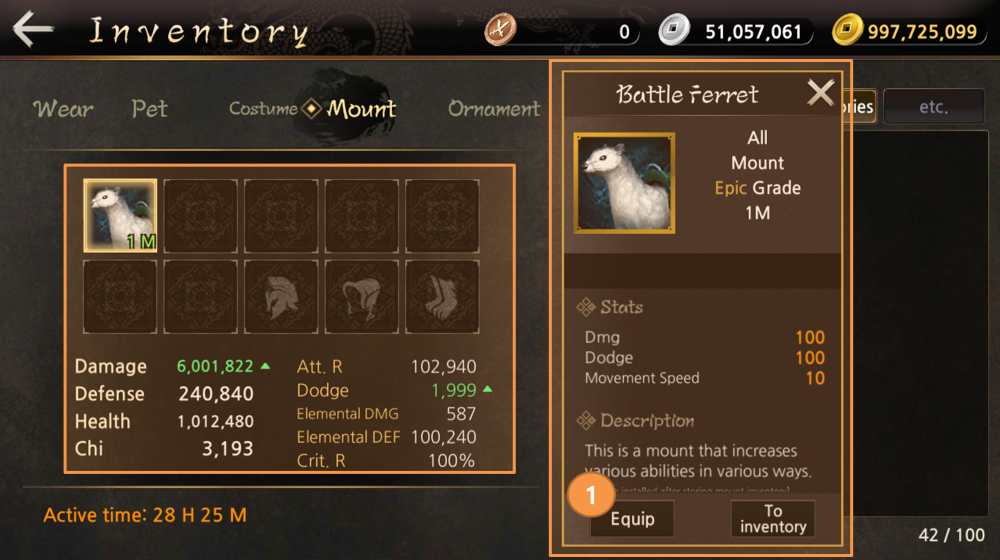
Task: Click the bronze crossed-swords token icon
Action: (x=500, y=31)
